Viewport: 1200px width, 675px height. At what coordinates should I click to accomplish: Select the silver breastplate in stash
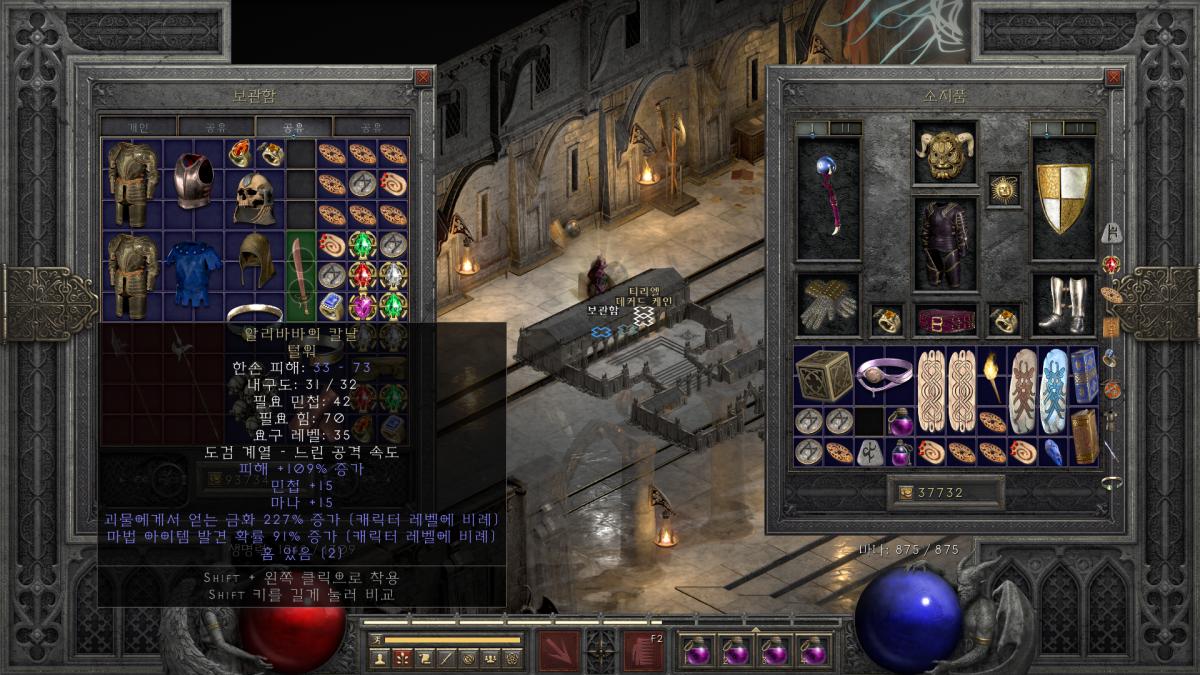click(x=195, y=182)
